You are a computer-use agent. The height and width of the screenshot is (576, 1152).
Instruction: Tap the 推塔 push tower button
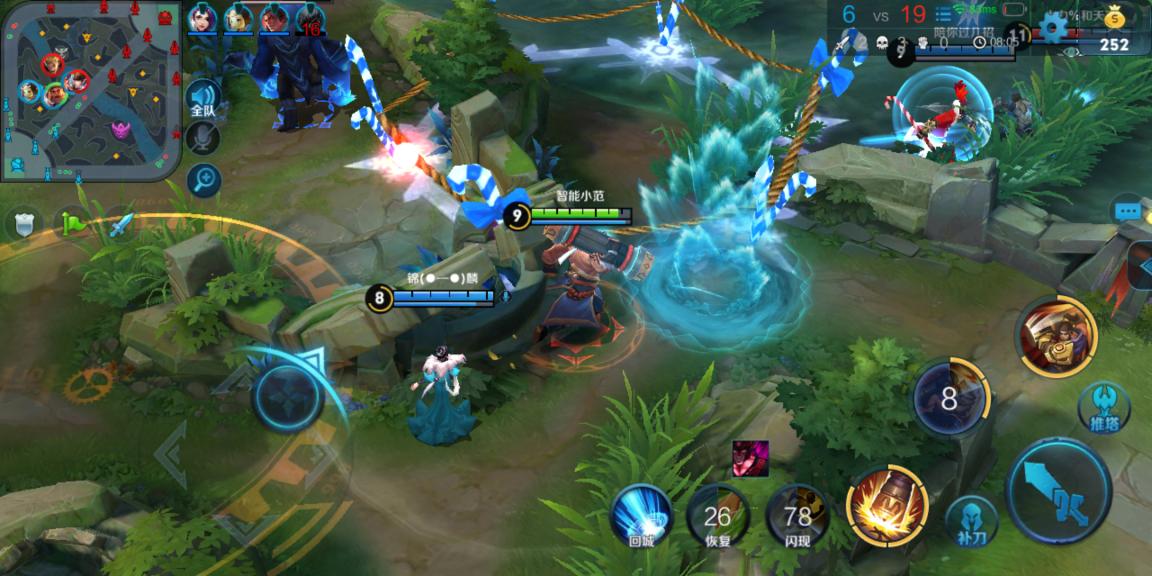1104,407
